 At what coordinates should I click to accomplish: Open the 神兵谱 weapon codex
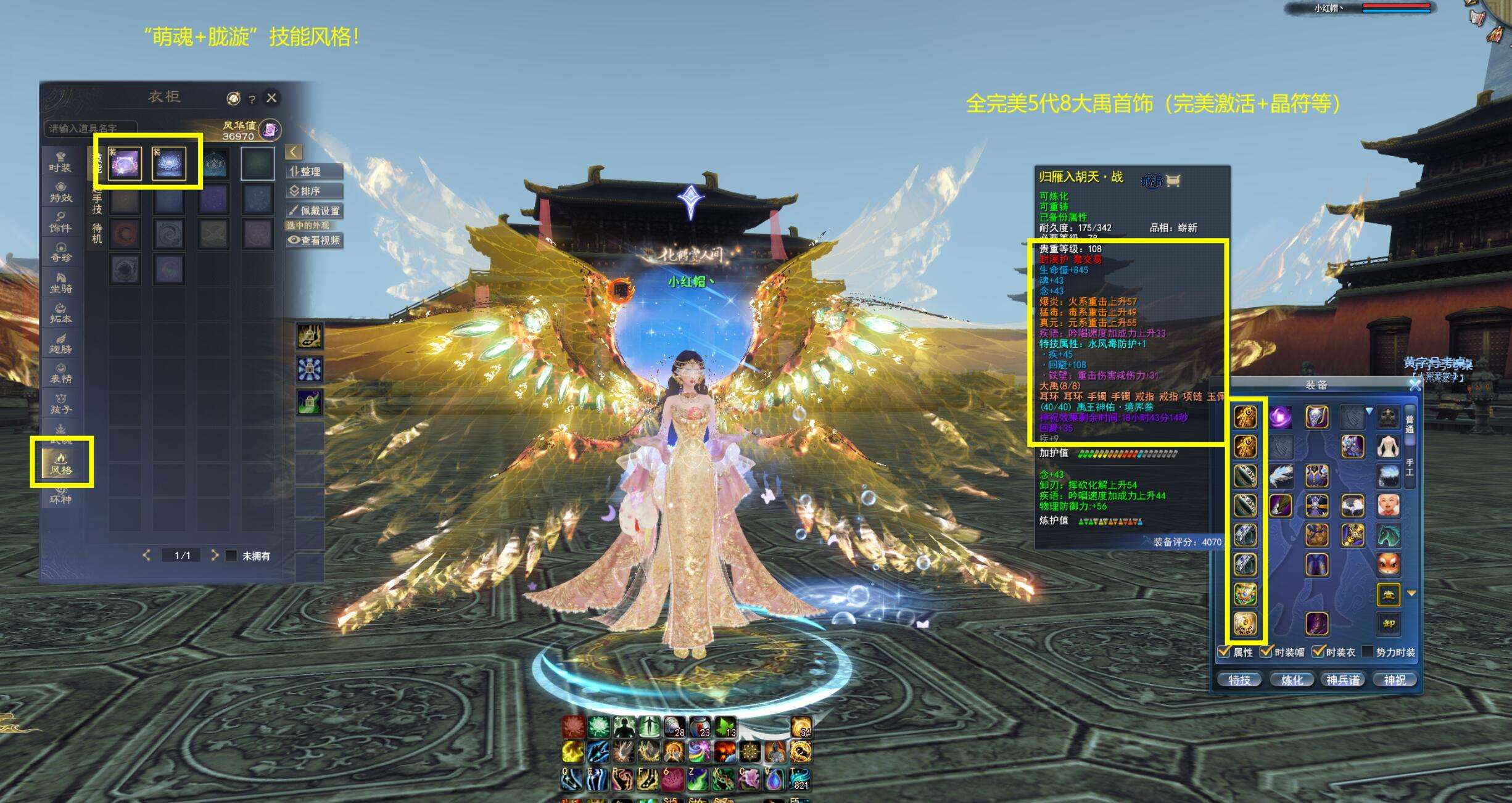point(1343,680)
